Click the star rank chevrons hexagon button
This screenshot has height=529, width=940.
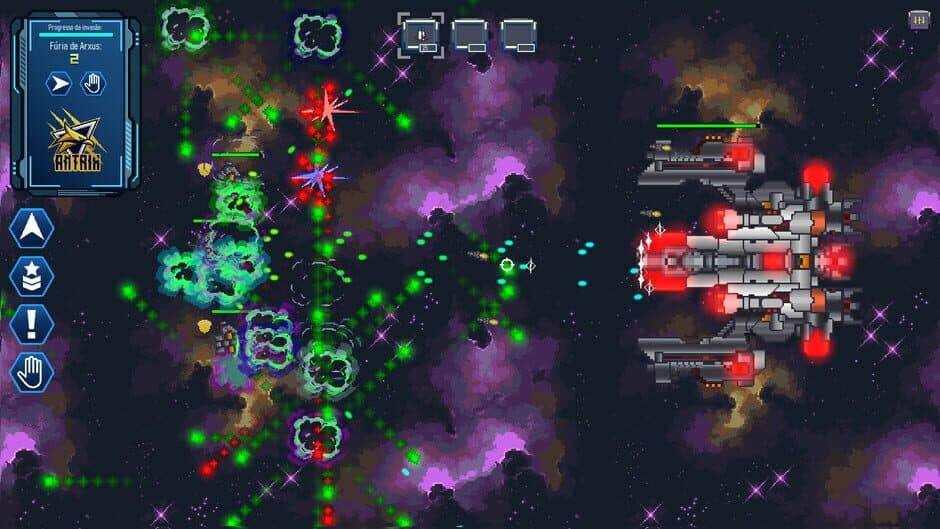click(x=31, y=277)
